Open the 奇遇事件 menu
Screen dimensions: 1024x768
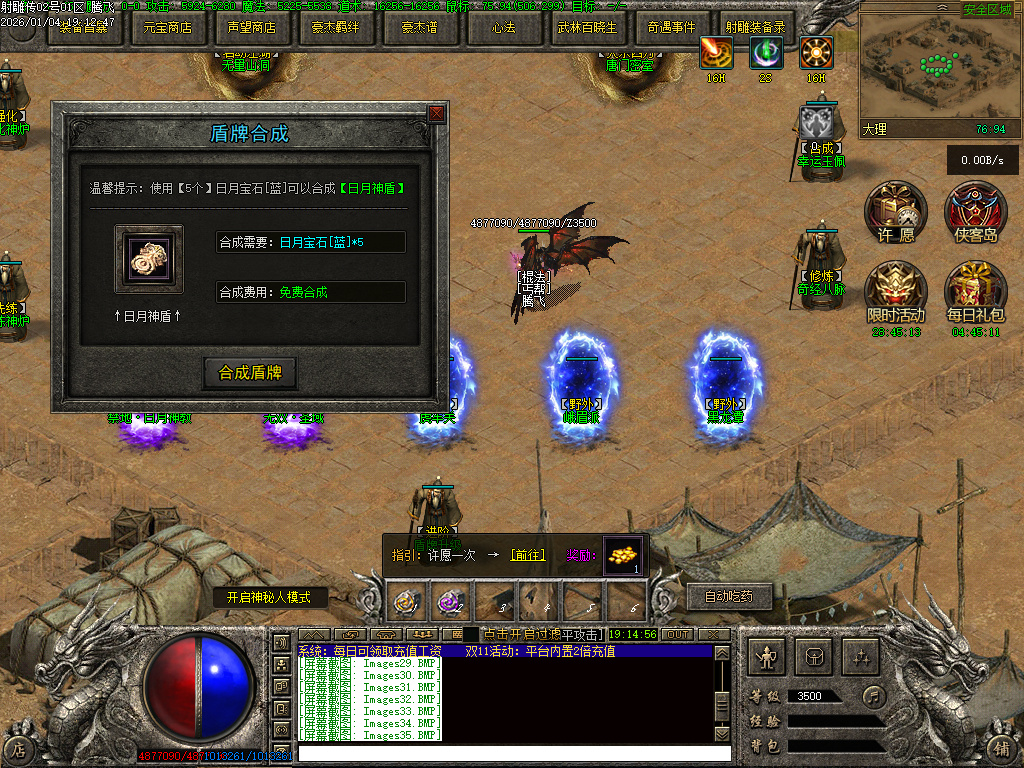(671, 28)
